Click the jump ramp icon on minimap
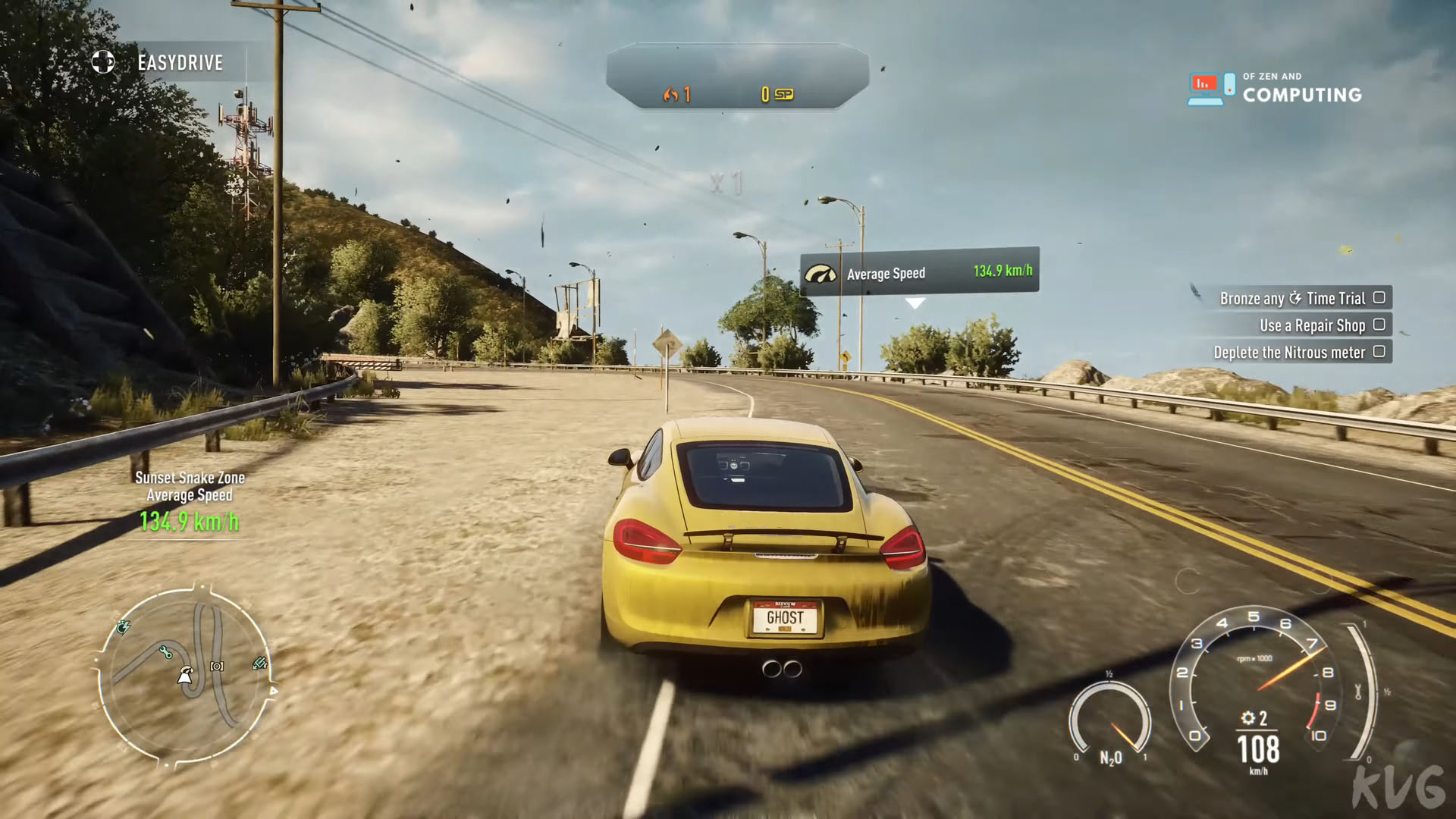The height and width of the screenshot is (819, 1456). pos(259,663)
